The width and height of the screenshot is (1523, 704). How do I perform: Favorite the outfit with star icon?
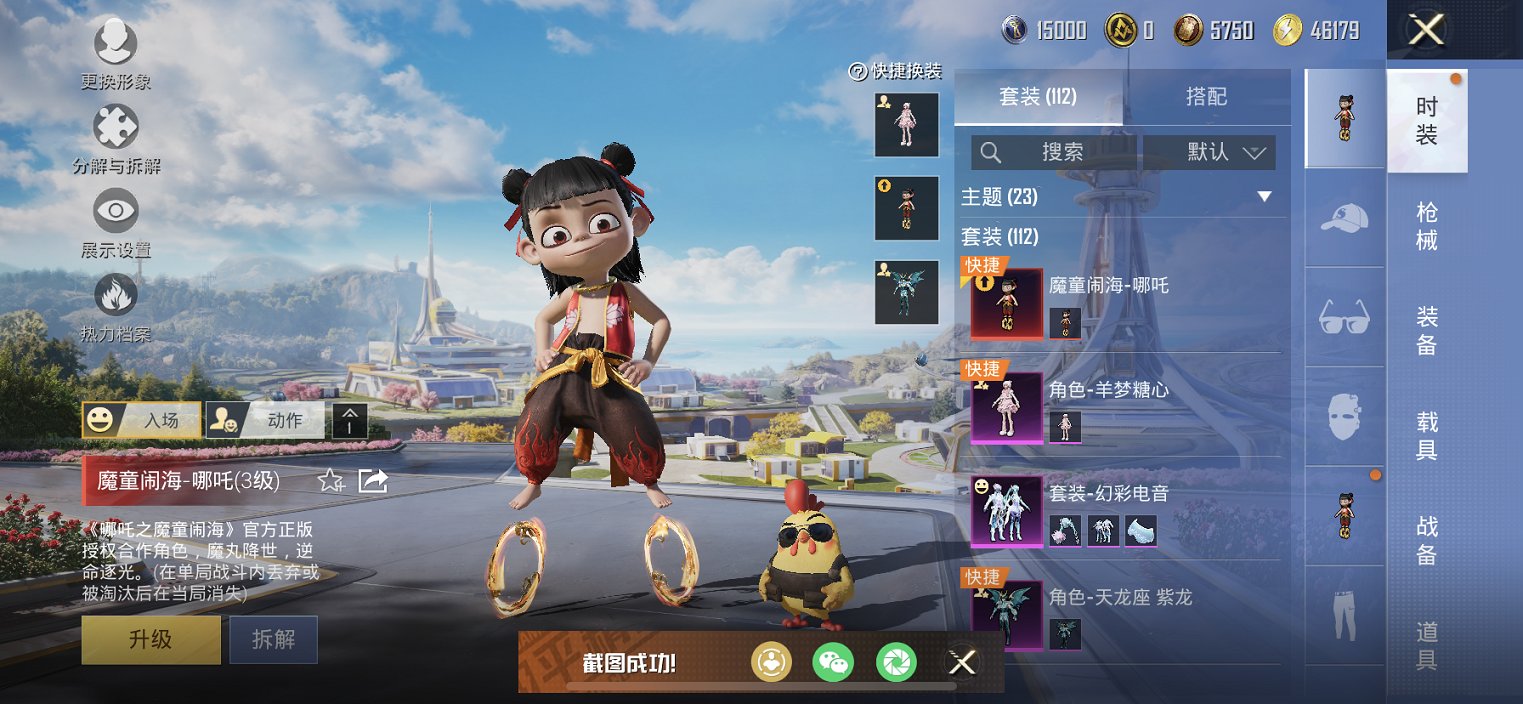point(330,481)
